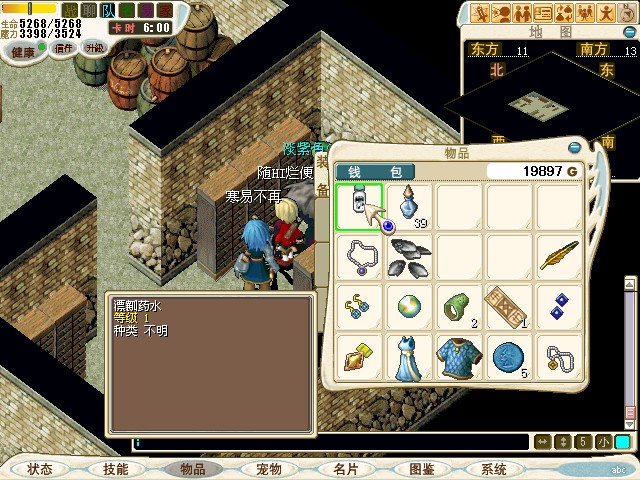Click the 健康 health button

point(24,50)
